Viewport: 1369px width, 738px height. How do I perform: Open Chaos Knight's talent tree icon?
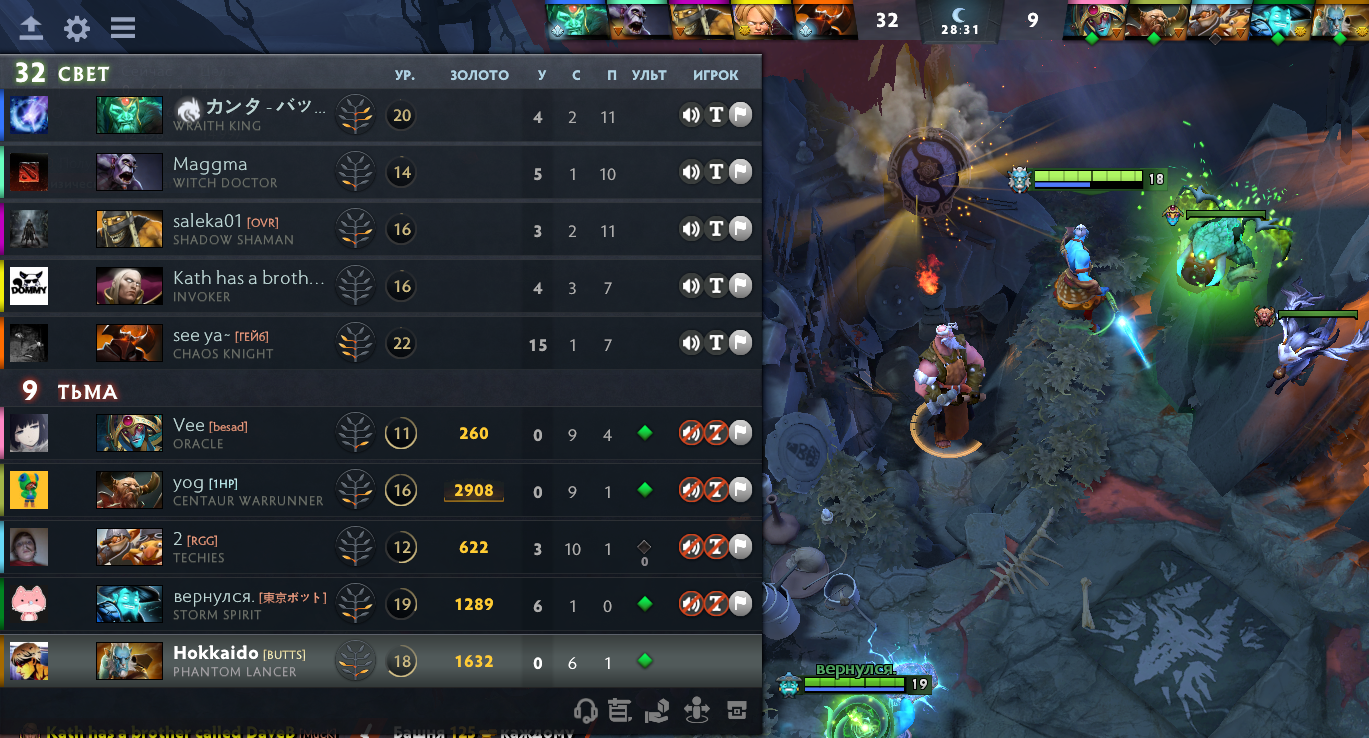click(355, 343)
